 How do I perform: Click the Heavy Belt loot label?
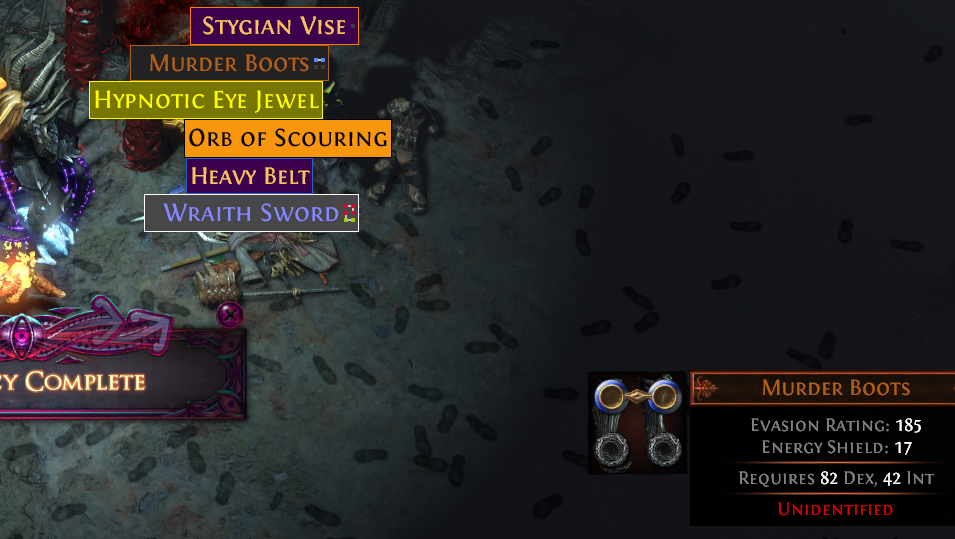pyautogui.click(x=249, y=177)
